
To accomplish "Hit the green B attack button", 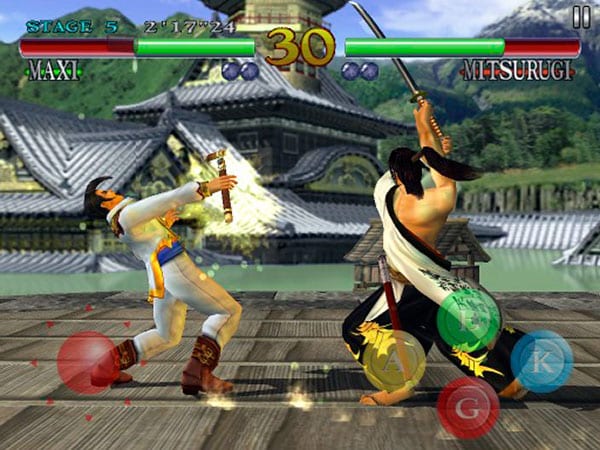I will (x=468, y=319).
